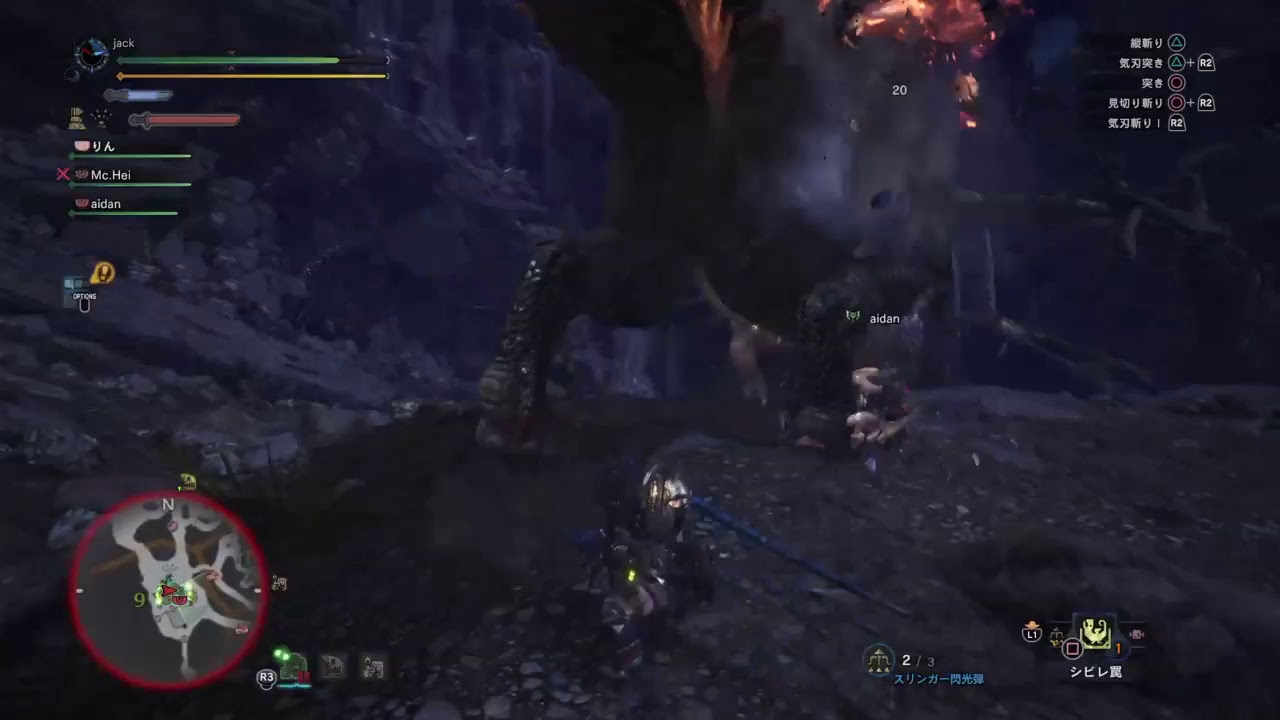Open the OPTIONS menu prompt

(x=83, y=297)
